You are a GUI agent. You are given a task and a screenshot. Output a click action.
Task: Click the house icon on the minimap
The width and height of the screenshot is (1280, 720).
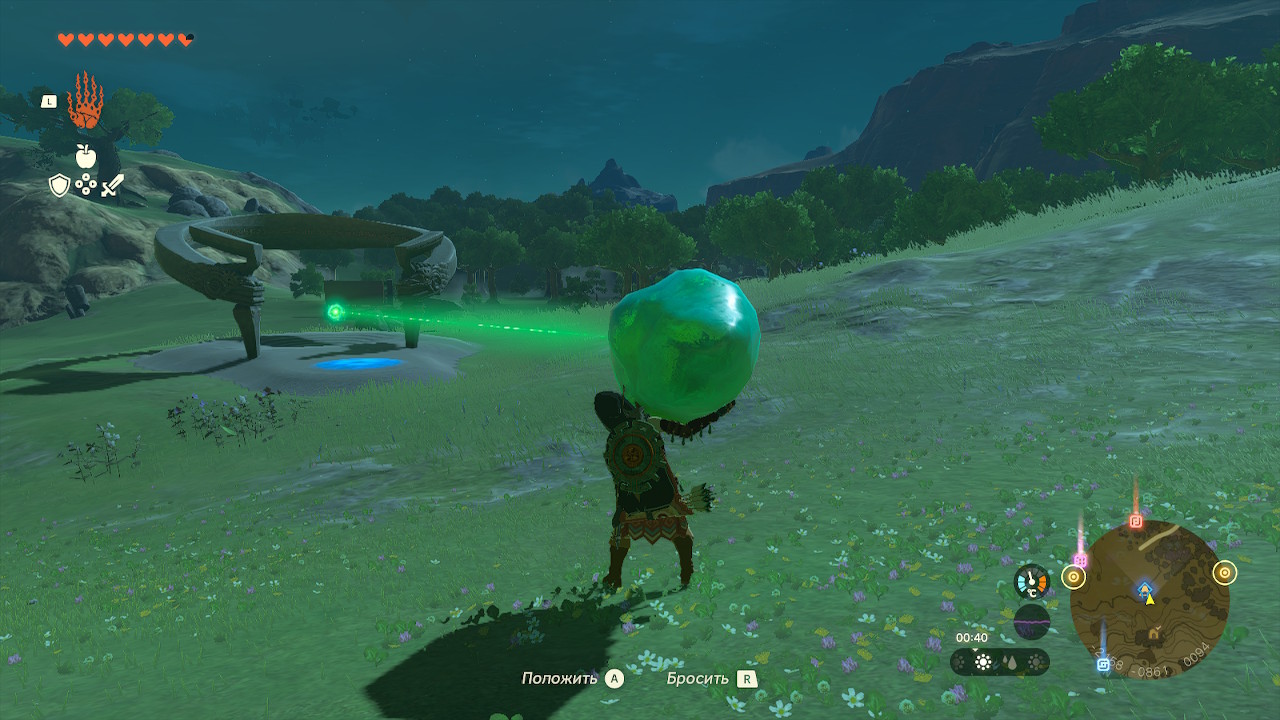pos(1154,633)
